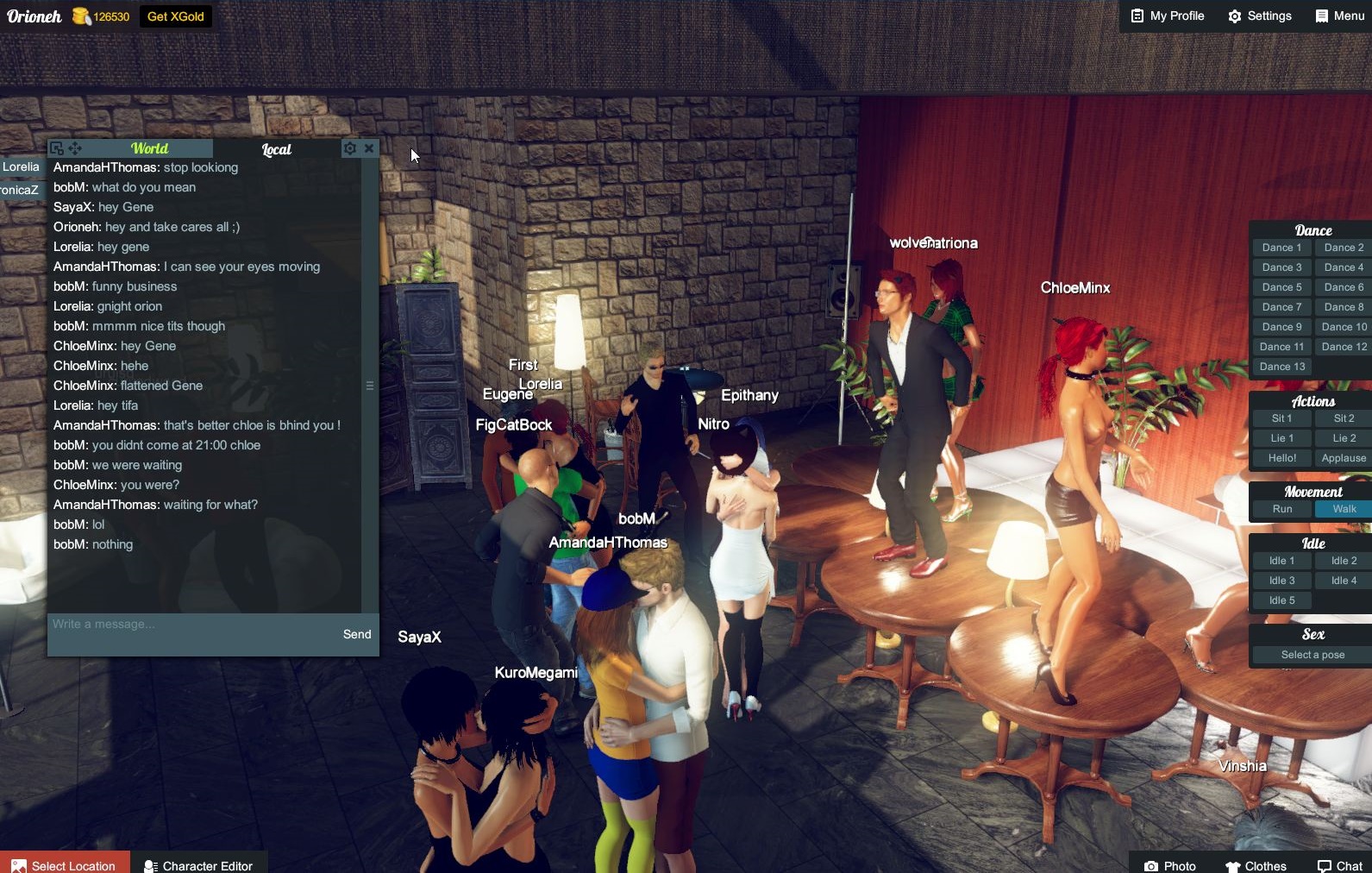This screenshot has height=873, width=1372.
Task: Choose the Dance 13 animation
Action: (1281, 367)
